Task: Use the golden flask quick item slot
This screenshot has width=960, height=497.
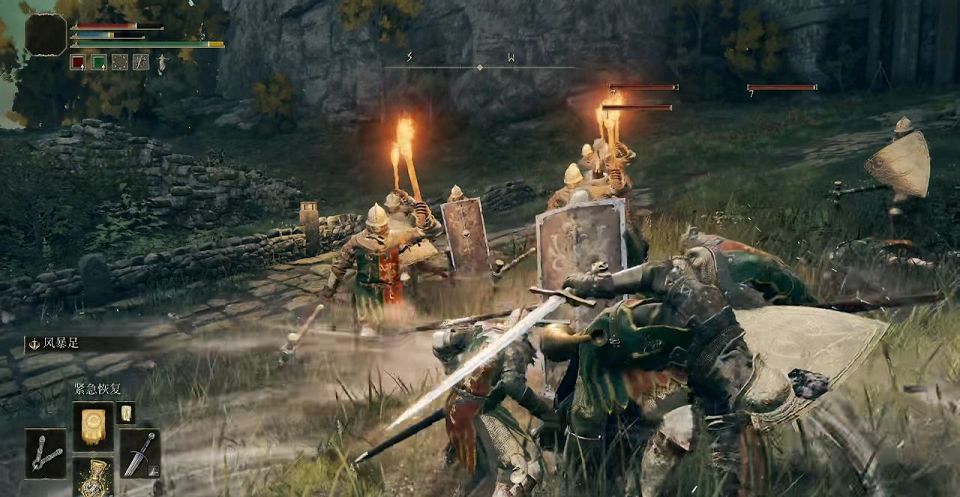Action: coord(93,477)
